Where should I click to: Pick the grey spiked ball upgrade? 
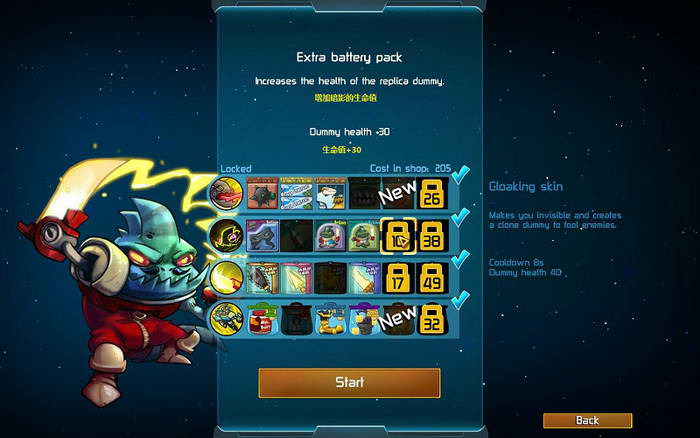[x=262, y=193]
